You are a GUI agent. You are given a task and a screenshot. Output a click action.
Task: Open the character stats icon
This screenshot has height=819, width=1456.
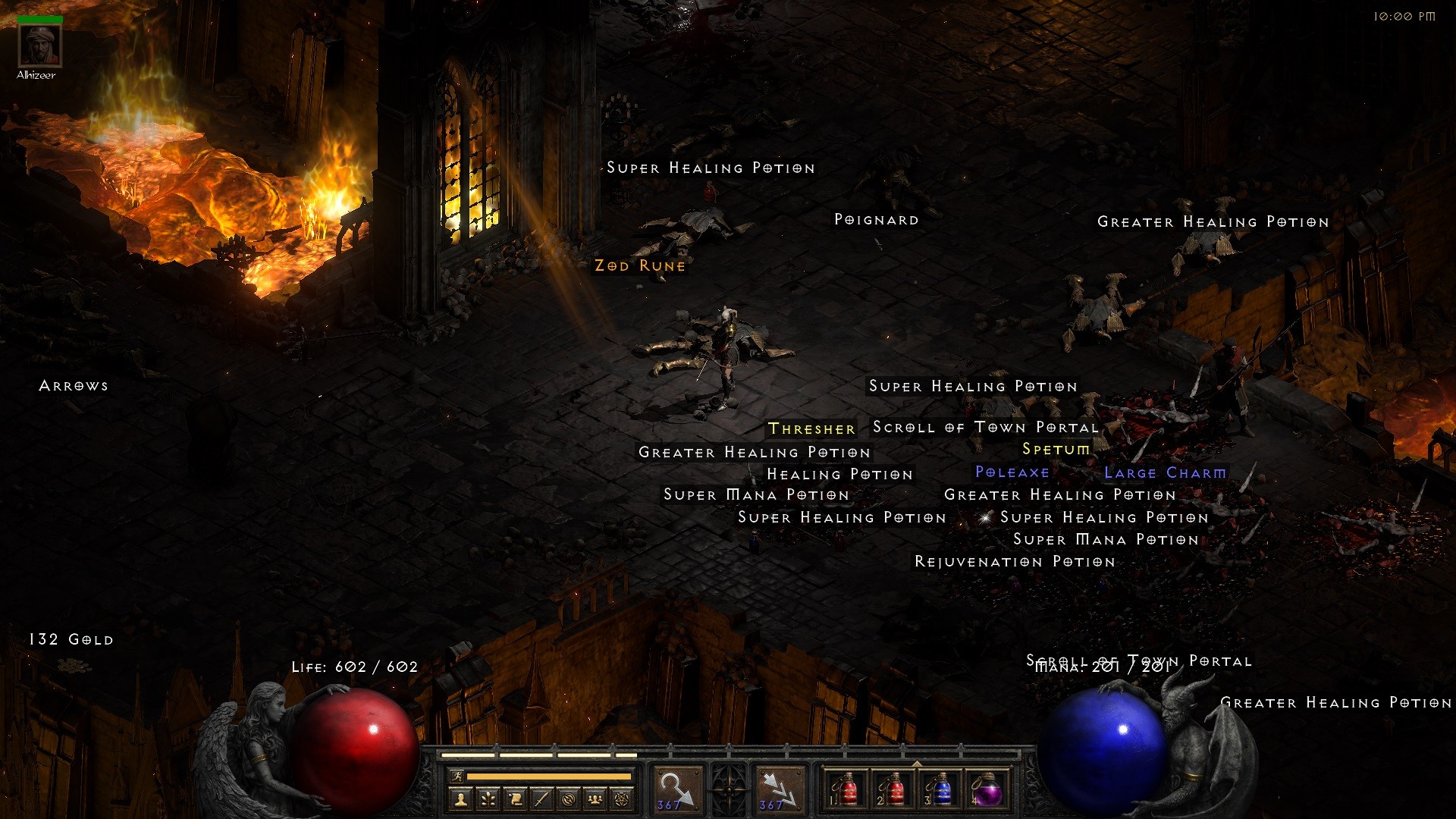pos(461,799)
